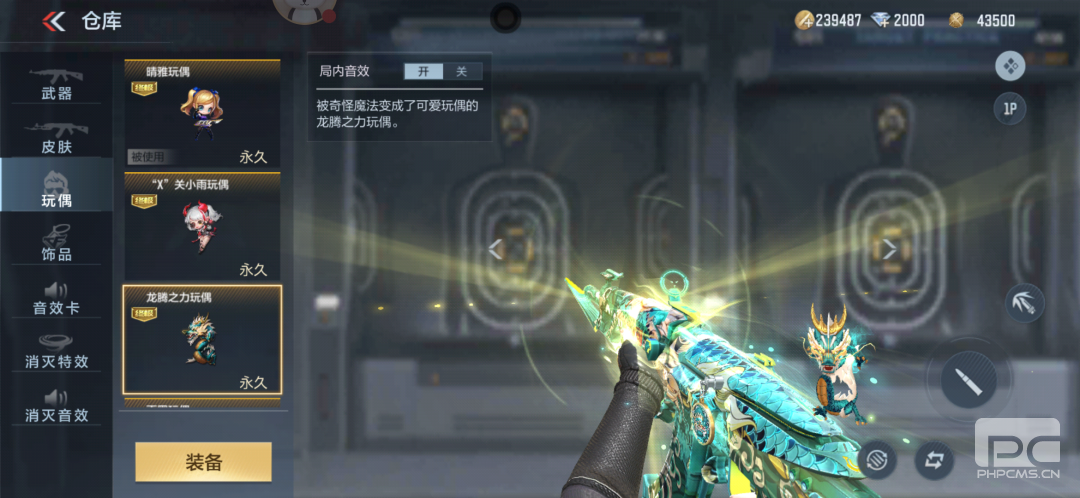Viewport: 1080px width, 498px height.
Task: Switch to the 音效卡 tab
Action: point(57,297)
